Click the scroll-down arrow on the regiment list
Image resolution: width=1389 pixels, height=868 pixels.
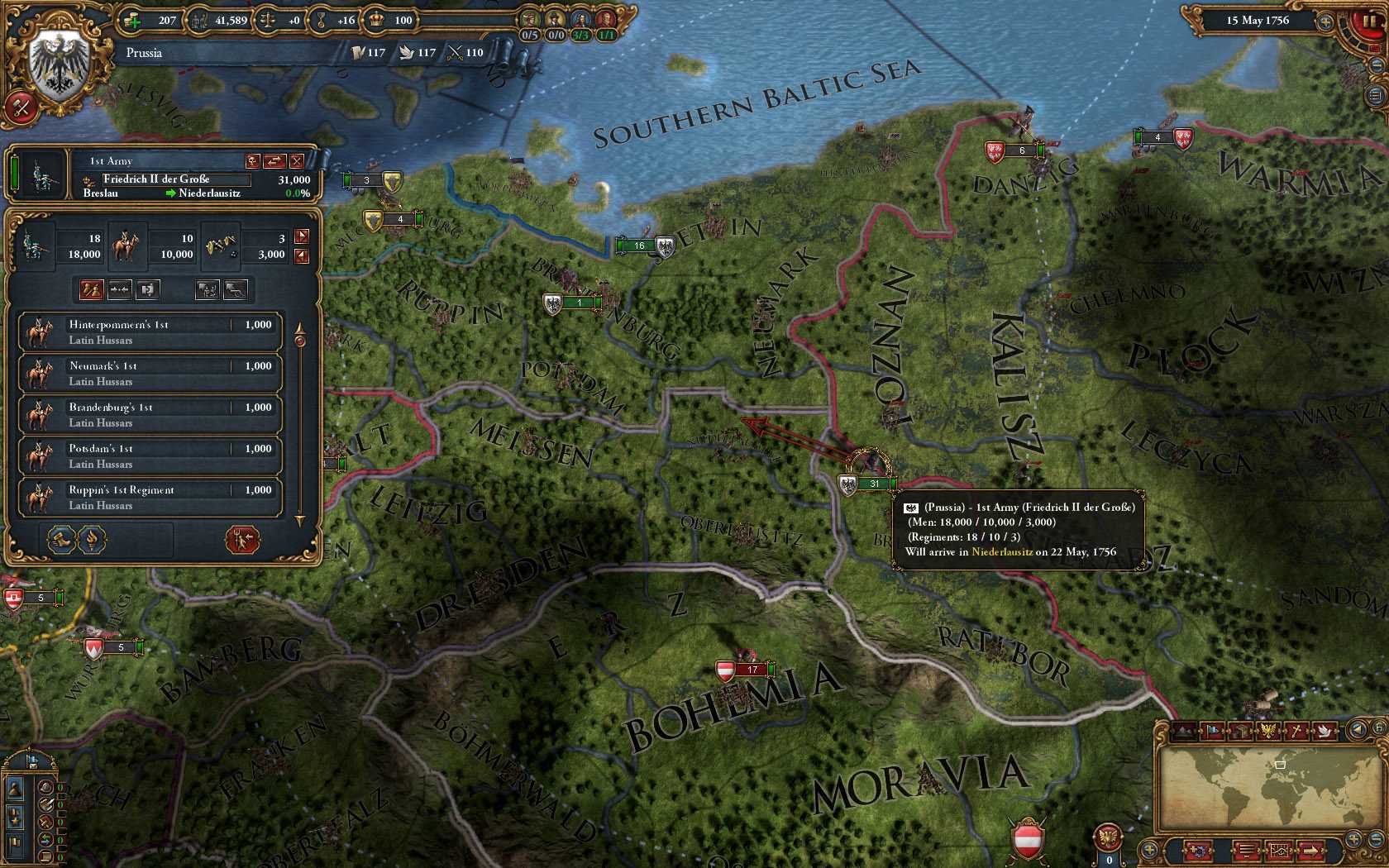299,522
